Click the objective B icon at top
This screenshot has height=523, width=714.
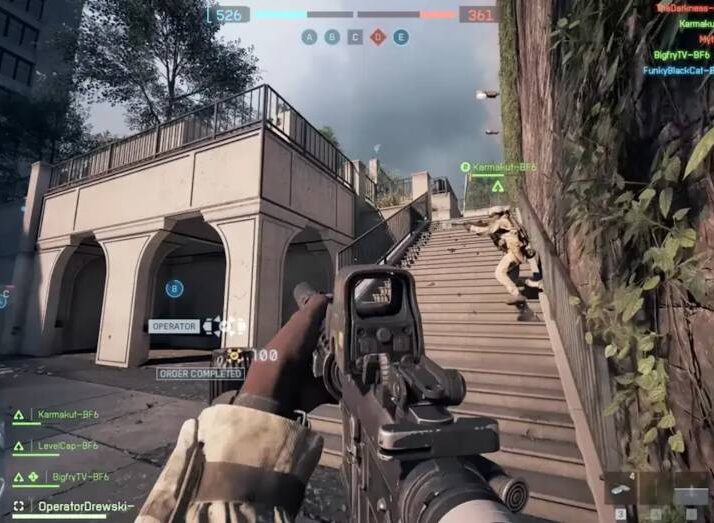332,37
